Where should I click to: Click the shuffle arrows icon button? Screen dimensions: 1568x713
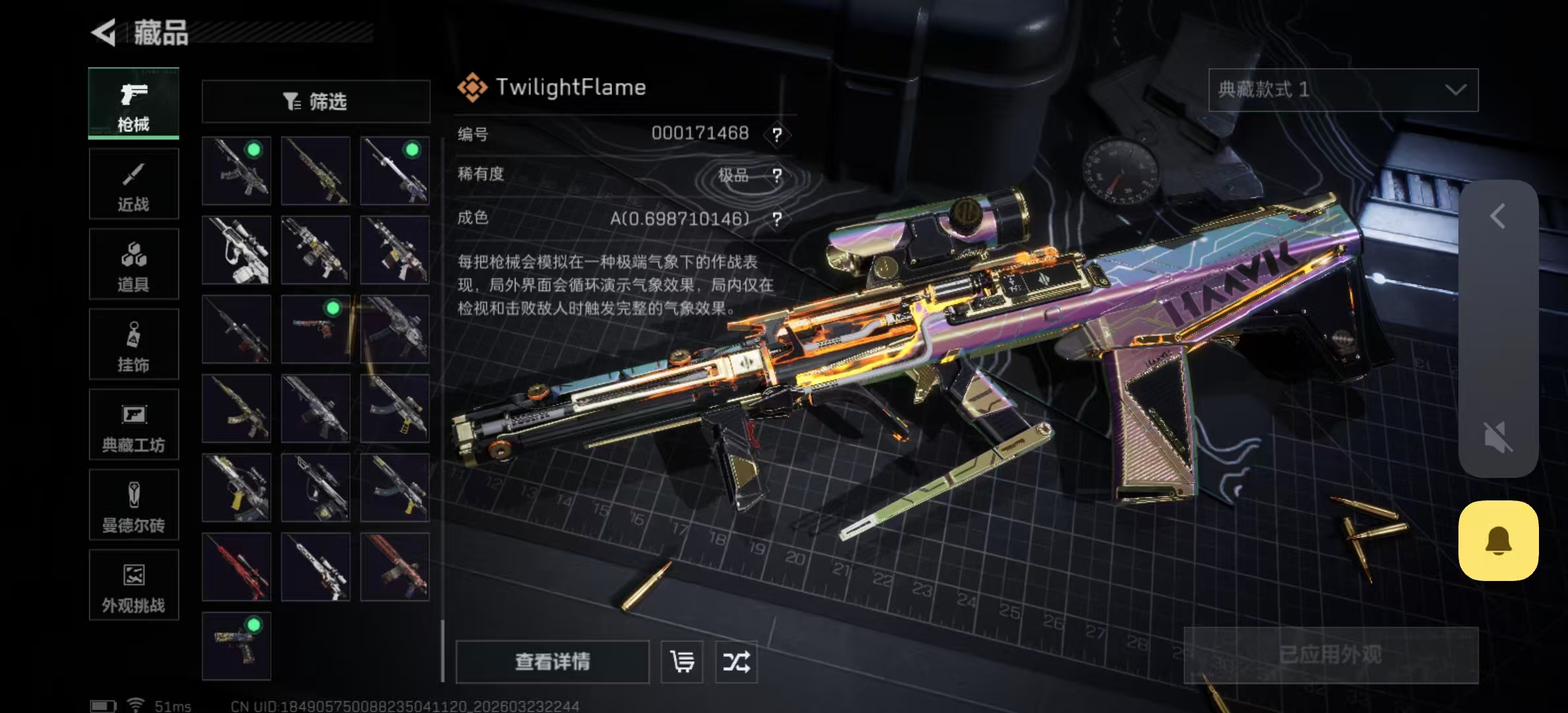point(736,662)
